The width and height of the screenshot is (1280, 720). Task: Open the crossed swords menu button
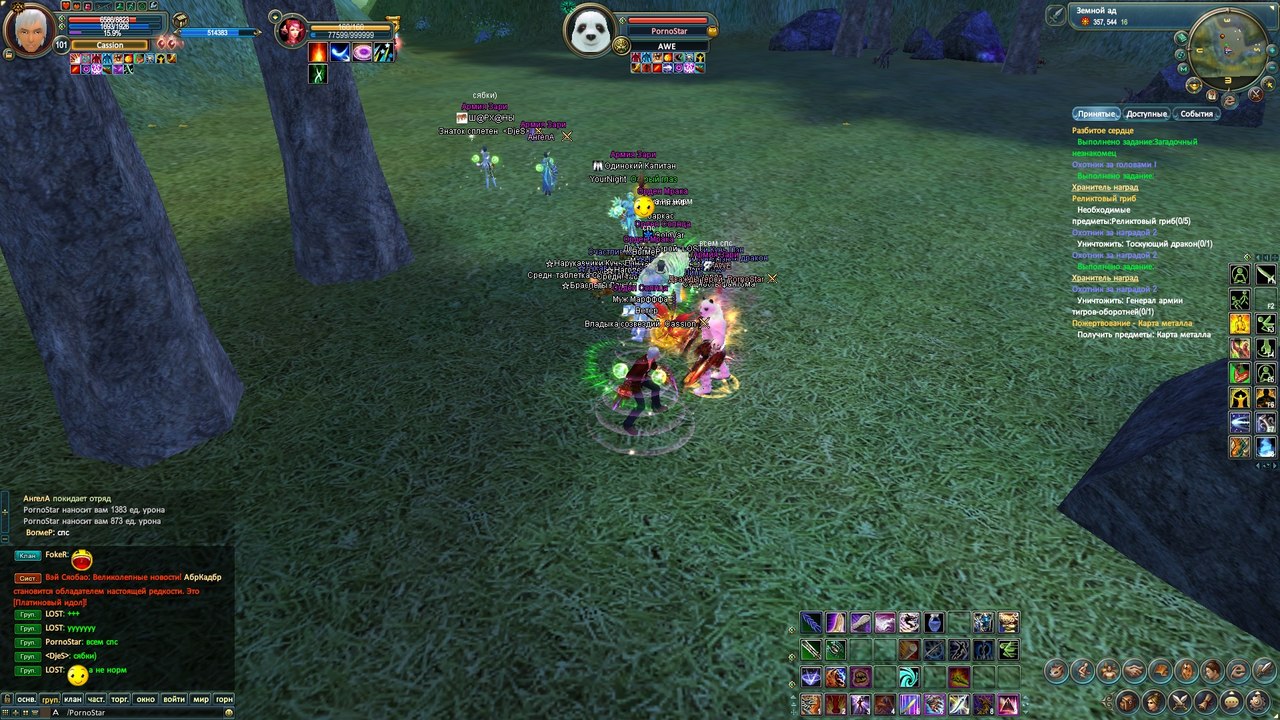[x=1178, y=700]
